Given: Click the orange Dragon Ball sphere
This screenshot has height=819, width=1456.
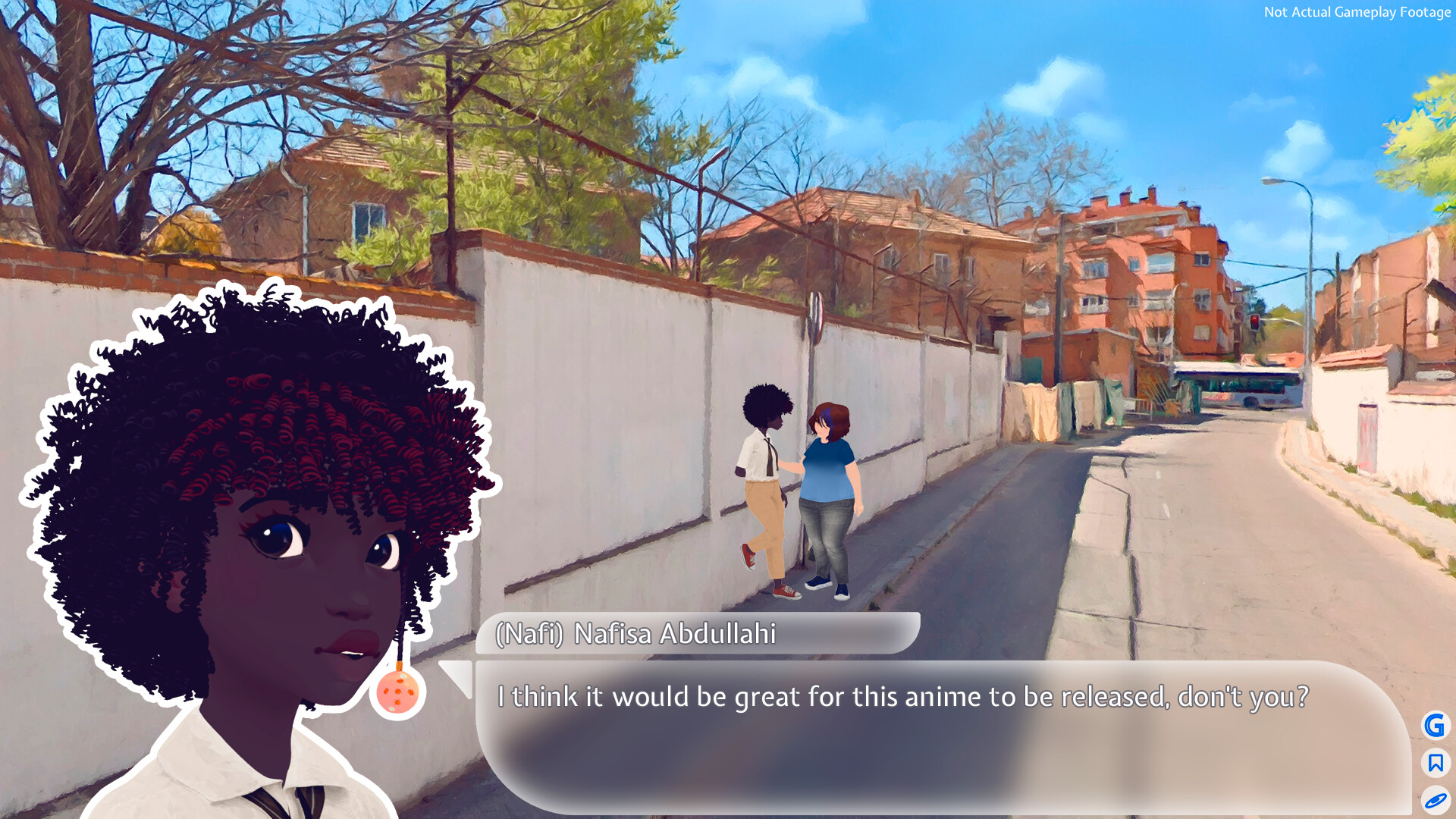Looking at the screenshot, I should coord(397,692).
